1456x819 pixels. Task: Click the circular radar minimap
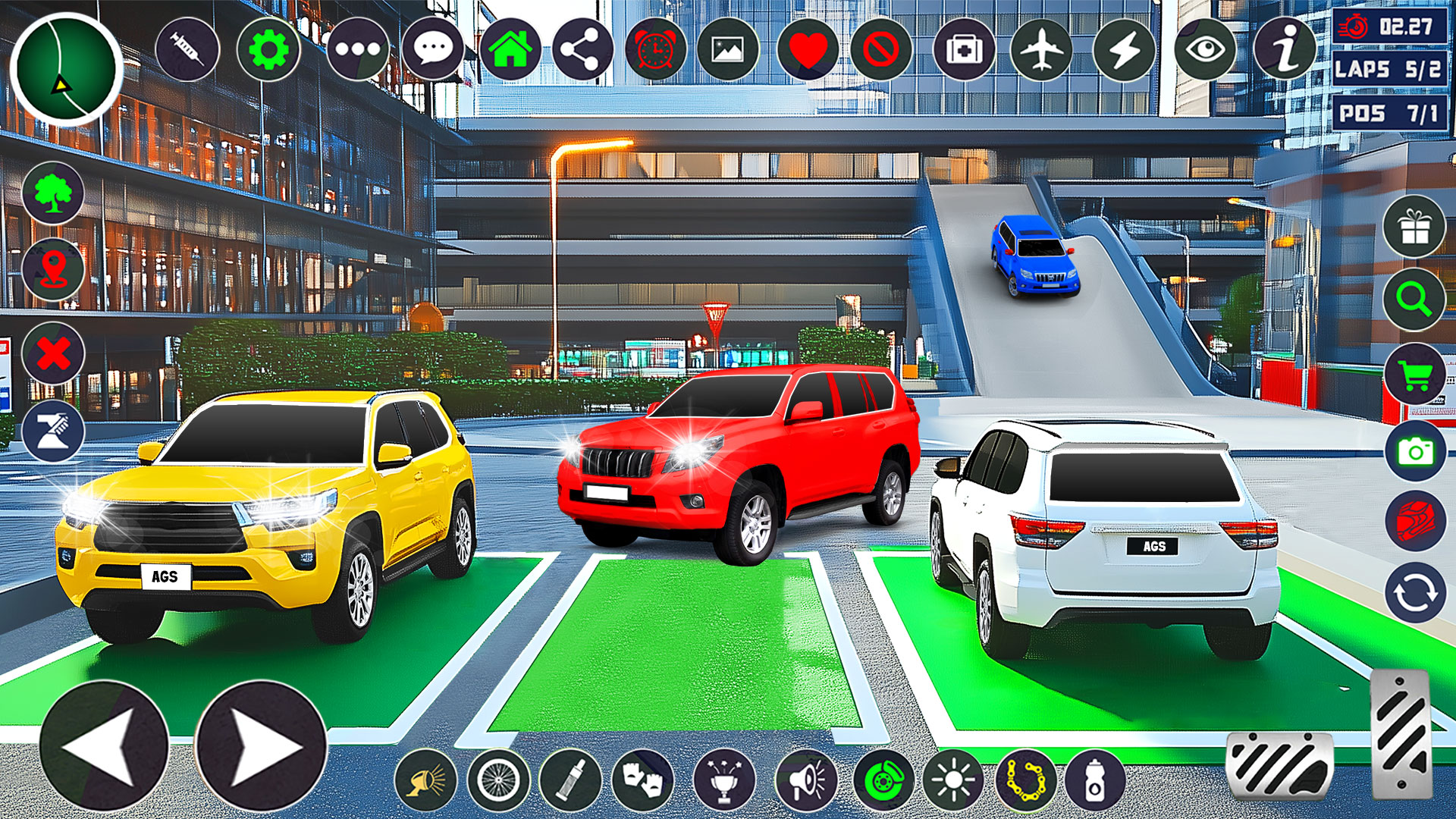[67, 69]
